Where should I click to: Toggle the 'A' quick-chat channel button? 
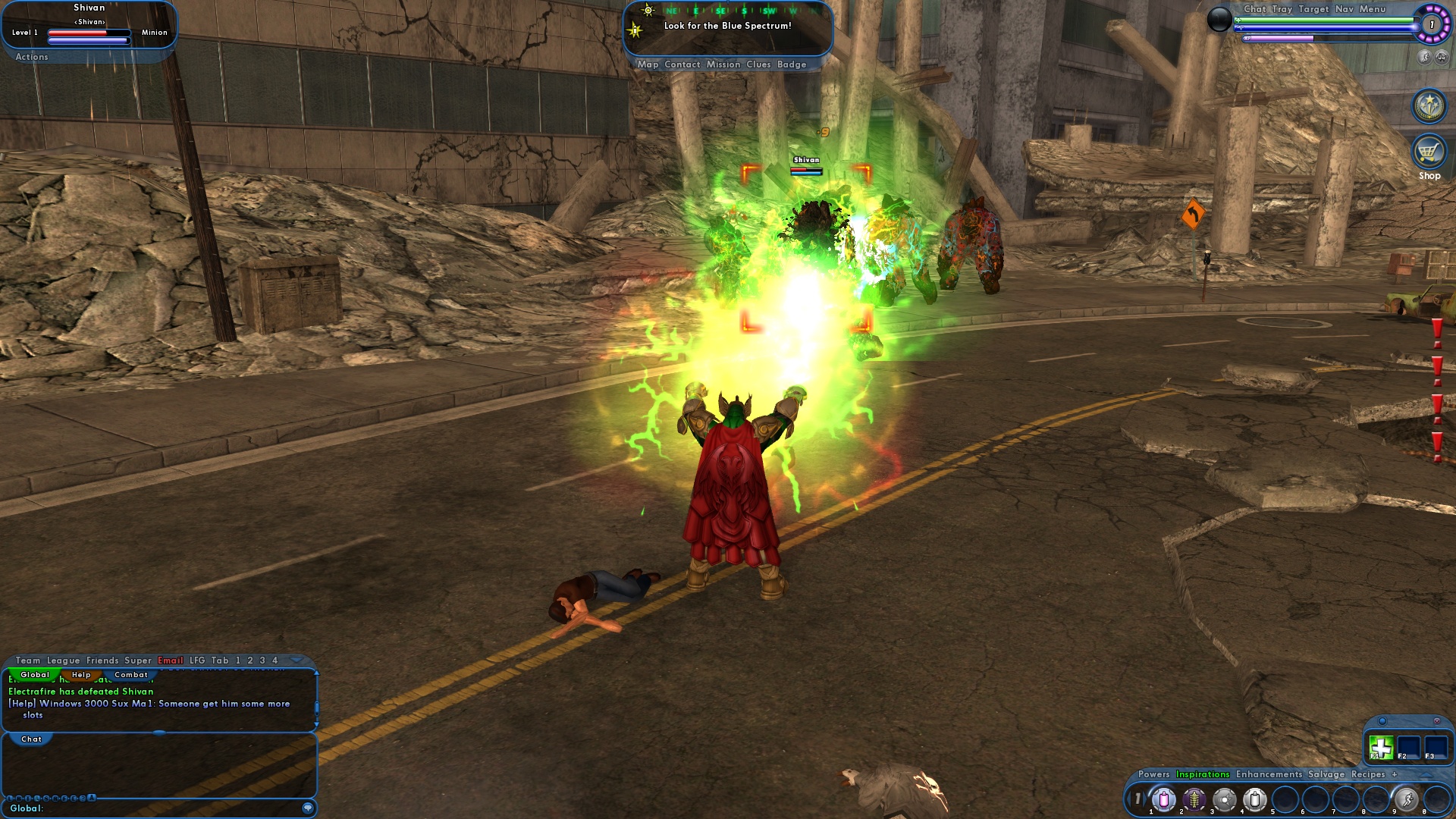point(90,798)
